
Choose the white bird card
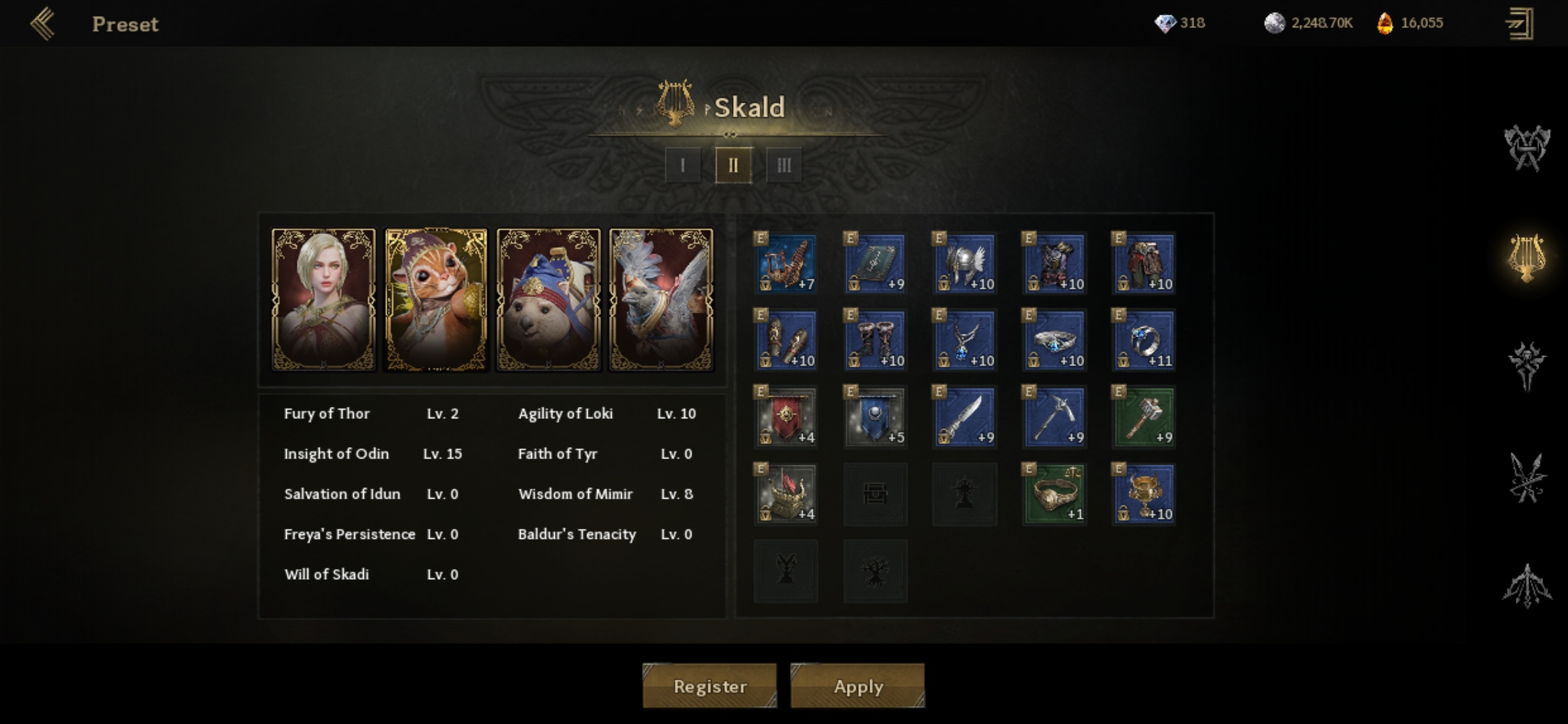(661, 299)
